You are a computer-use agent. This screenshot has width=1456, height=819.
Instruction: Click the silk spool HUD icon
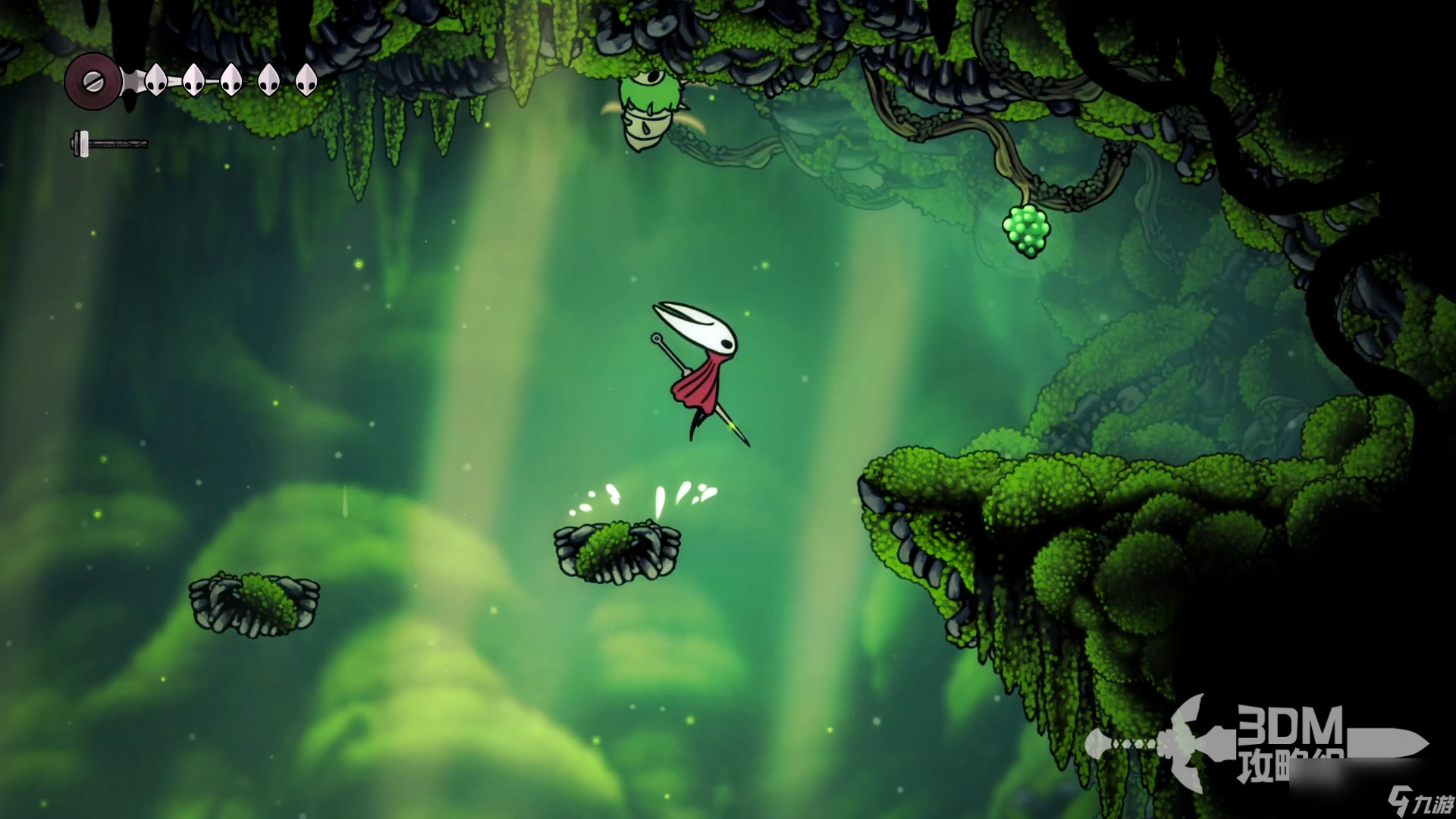pos(93,81)
